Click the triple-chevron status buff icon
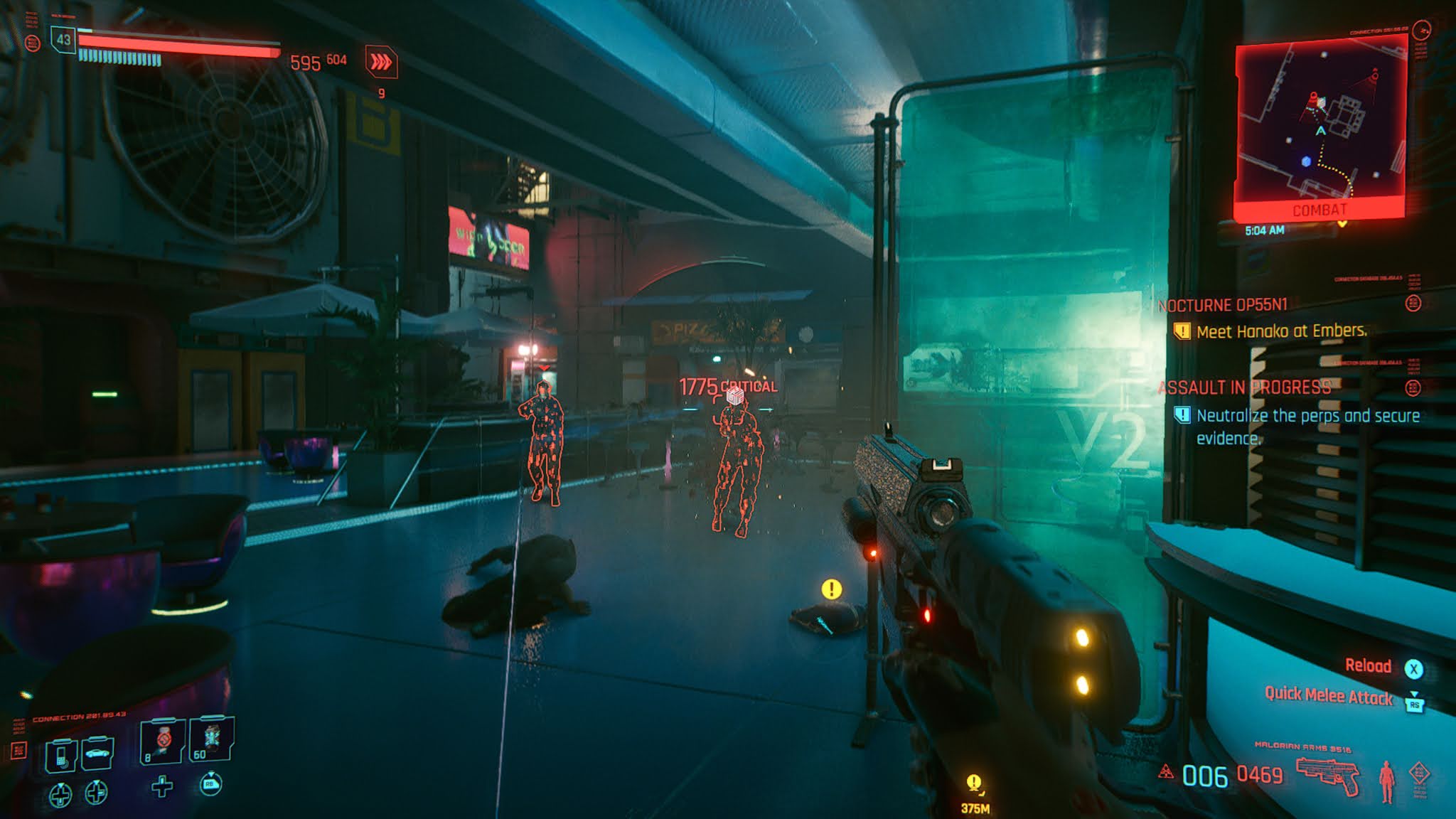The width and height of the screenshot is (1456, 819). [381, 63]
